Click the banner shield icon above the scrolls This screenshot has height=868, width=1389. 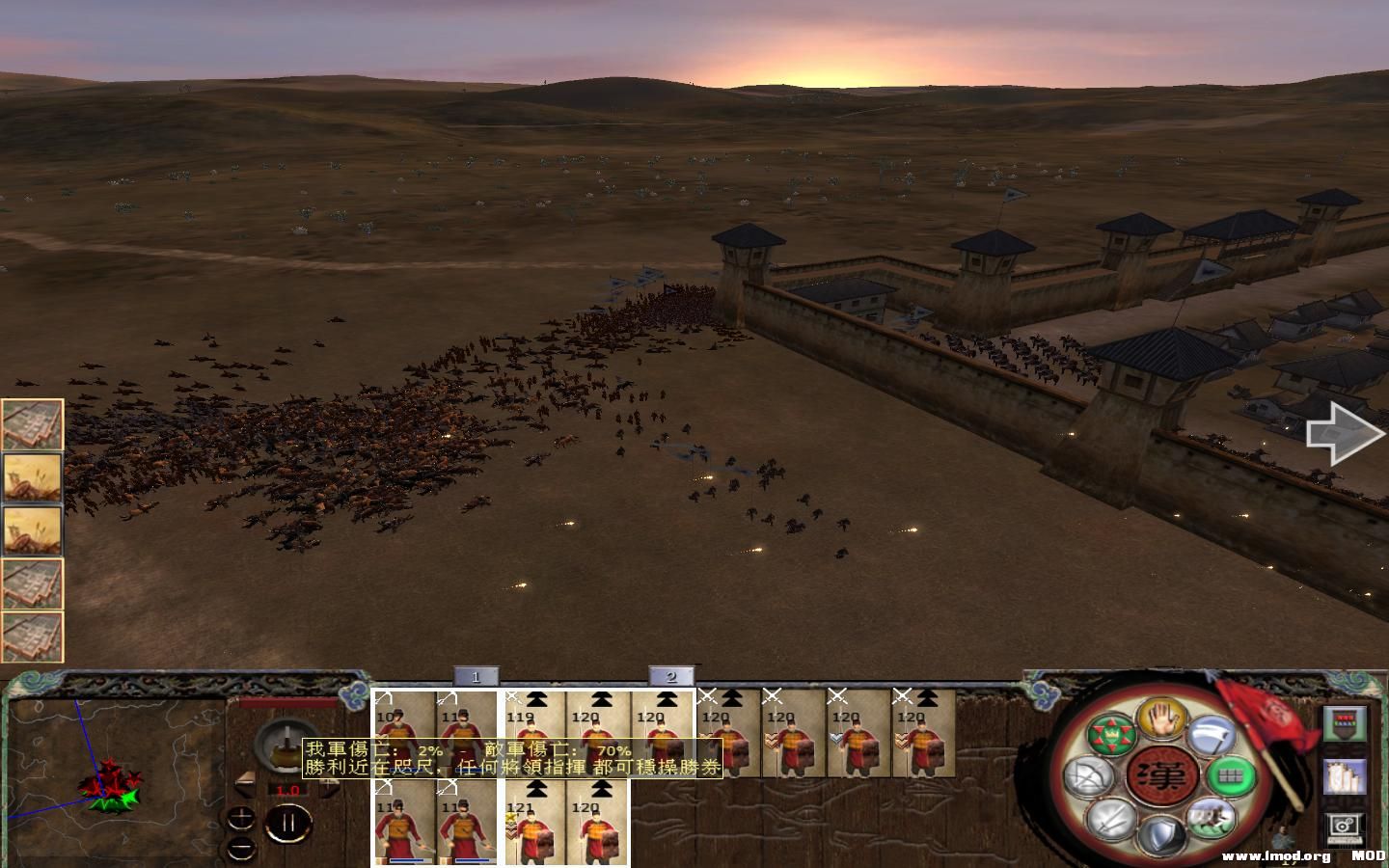tap(1344, 723)
